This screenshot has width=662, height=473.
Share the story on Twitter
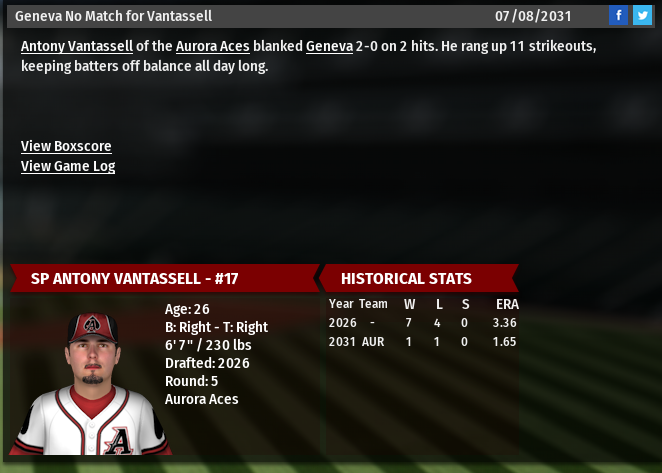(x=642, y=15)
